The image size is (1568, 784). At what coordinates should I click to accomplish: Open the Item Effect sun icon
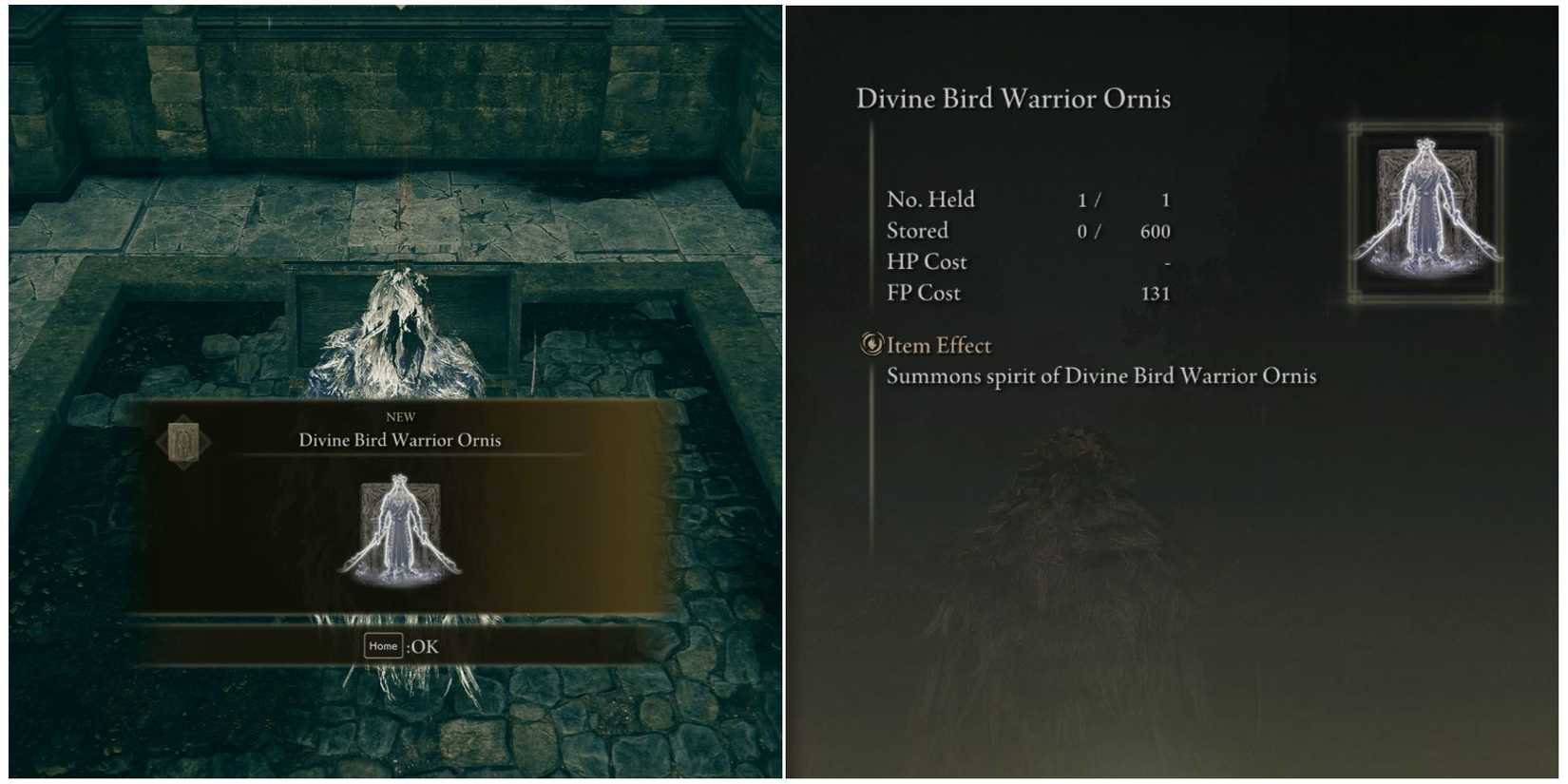click(871, 345)
